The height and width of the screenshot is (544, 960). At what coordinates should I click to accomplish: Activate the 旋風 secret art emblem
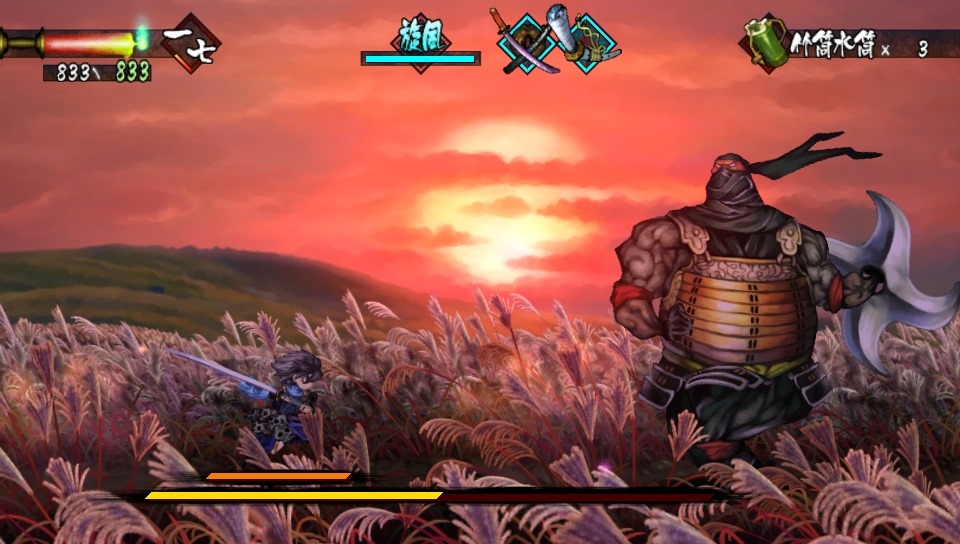(x=421, y=38)
